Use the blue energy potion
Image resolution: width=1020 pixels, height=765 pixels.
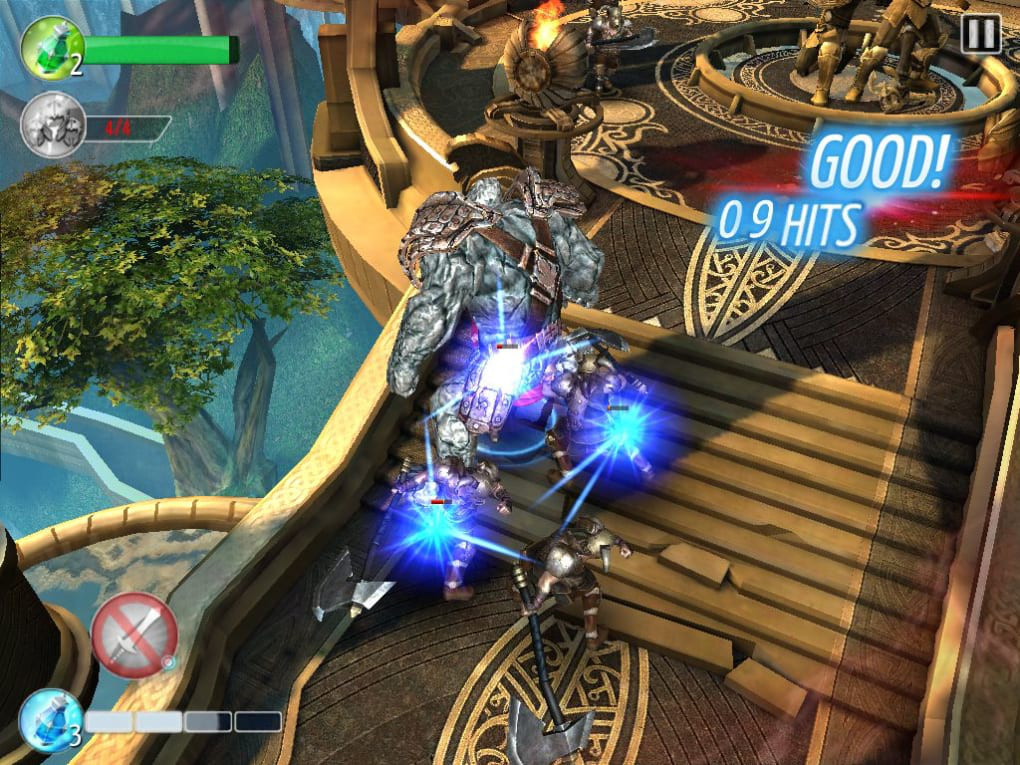click(x=48, y=719)
